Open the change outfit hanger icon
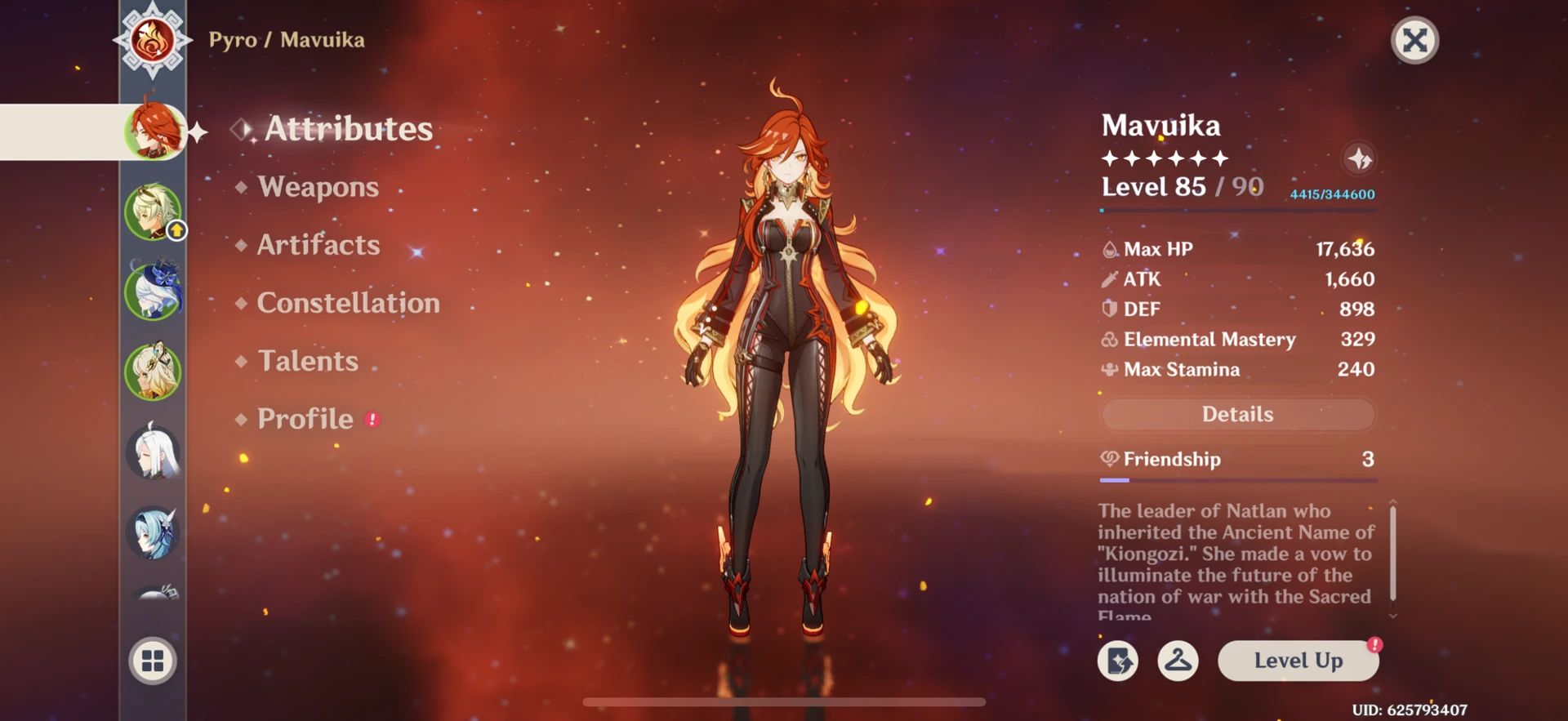 (x=1178, y=661)
